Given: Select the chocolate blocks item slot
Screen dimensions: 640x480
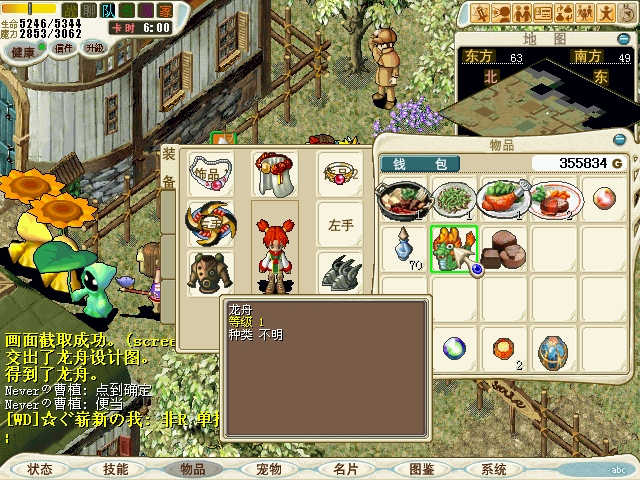Looking at the screenshot, I should (504, 248).
